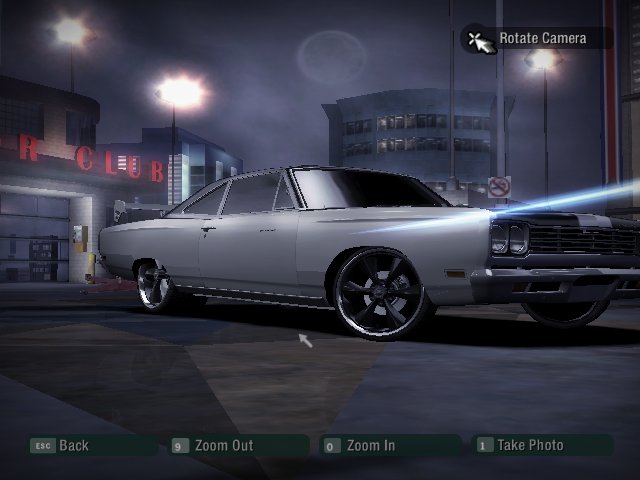Go back using the Back button
Image resolution: width=640 pixels, height=480 pixels.
point(73,446)
